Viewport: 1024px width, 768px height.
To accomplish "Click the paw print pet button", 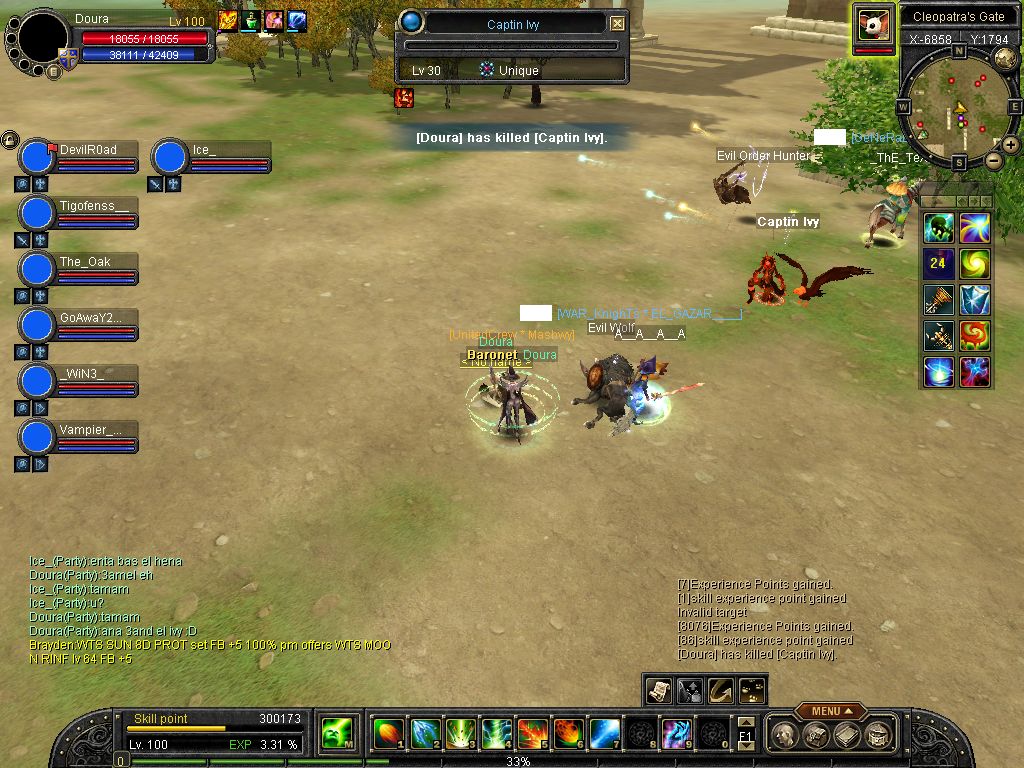I will (751, 690).
